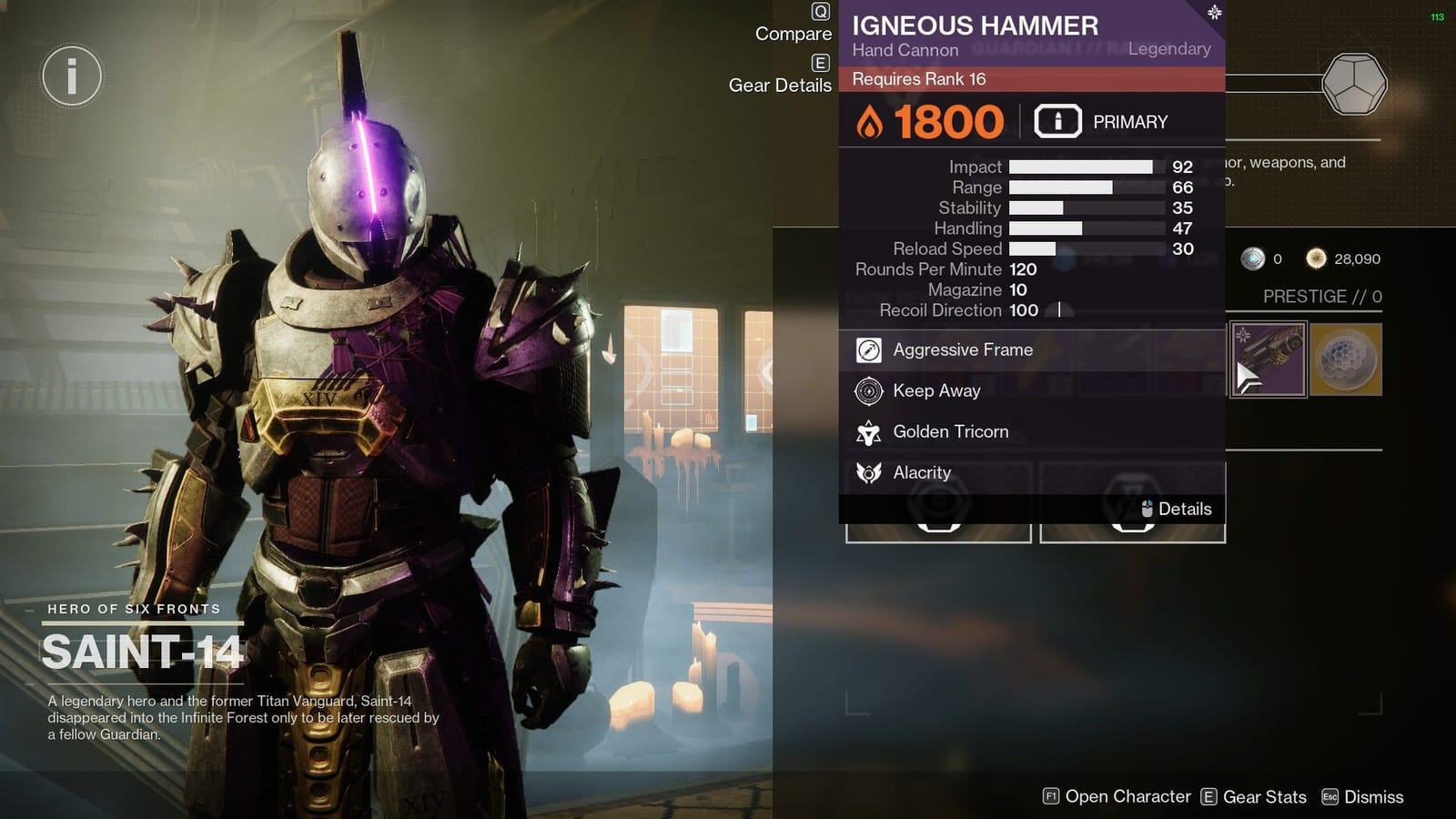Viewport: 1456px width, 819px height.
Task: Click the Glimmer icon next to 28,090
Action: pos(1316,259)
